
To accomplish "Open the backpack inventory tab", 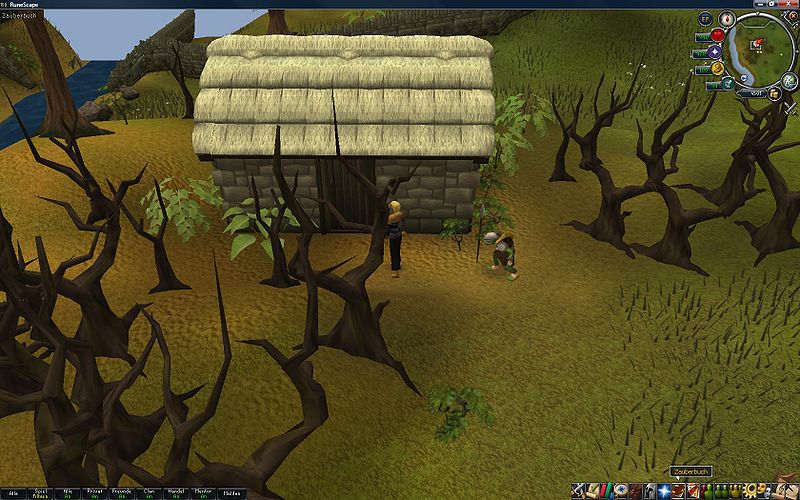I will (x=635, y=490).
